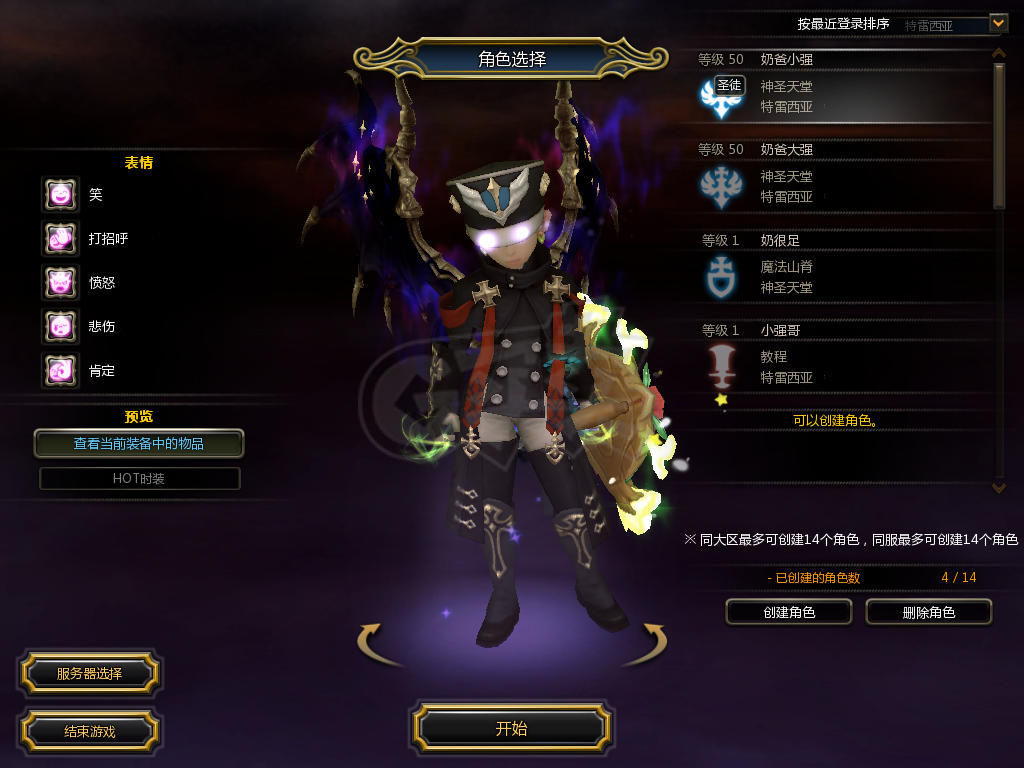1024x768 pixels.
Task: Click 创建角色 to create a character
Action: click(788, 612)
